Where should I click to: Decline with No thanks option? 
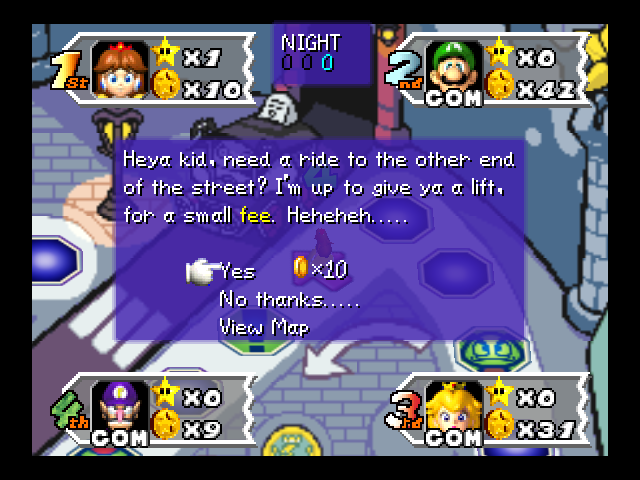289,299
